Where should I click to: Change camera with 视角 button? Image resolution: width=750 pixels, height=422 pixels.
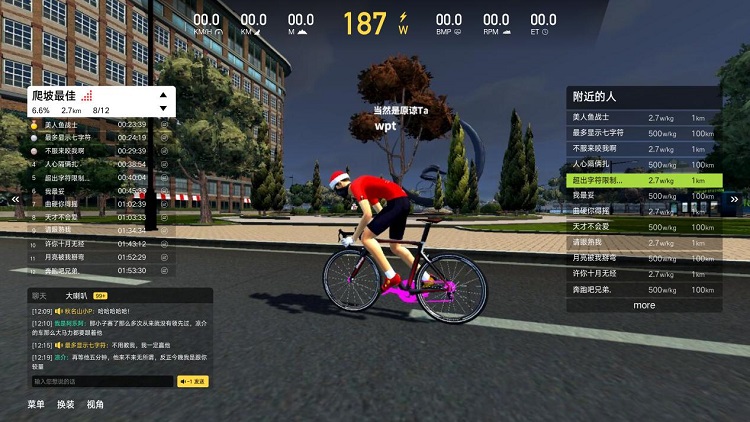pyautogui.click(x=95, y=405)
